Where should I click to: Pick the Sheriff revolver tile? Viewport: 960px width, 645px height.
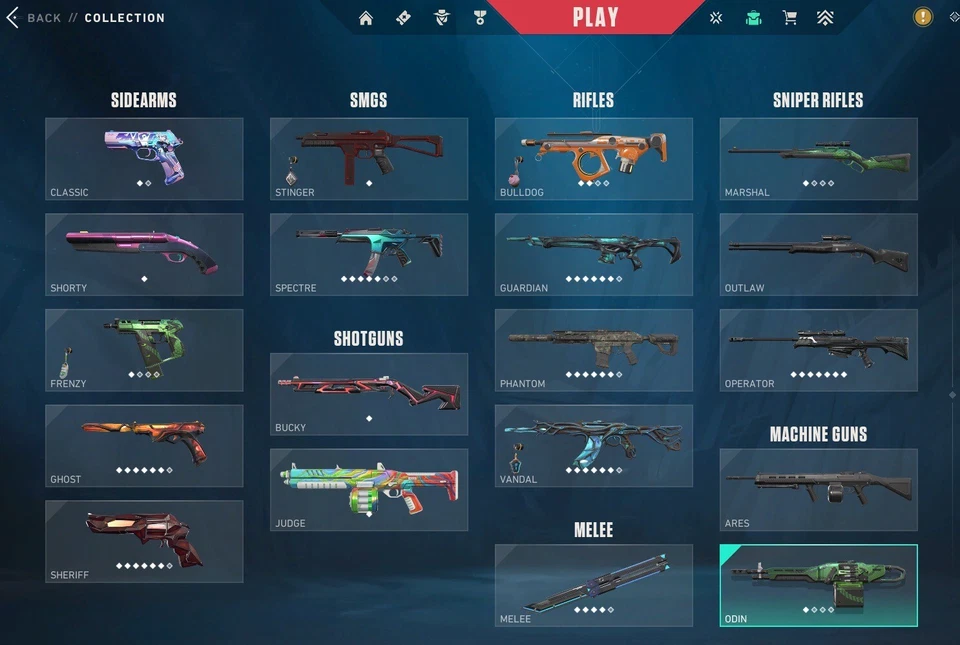[x=144, y=541]
